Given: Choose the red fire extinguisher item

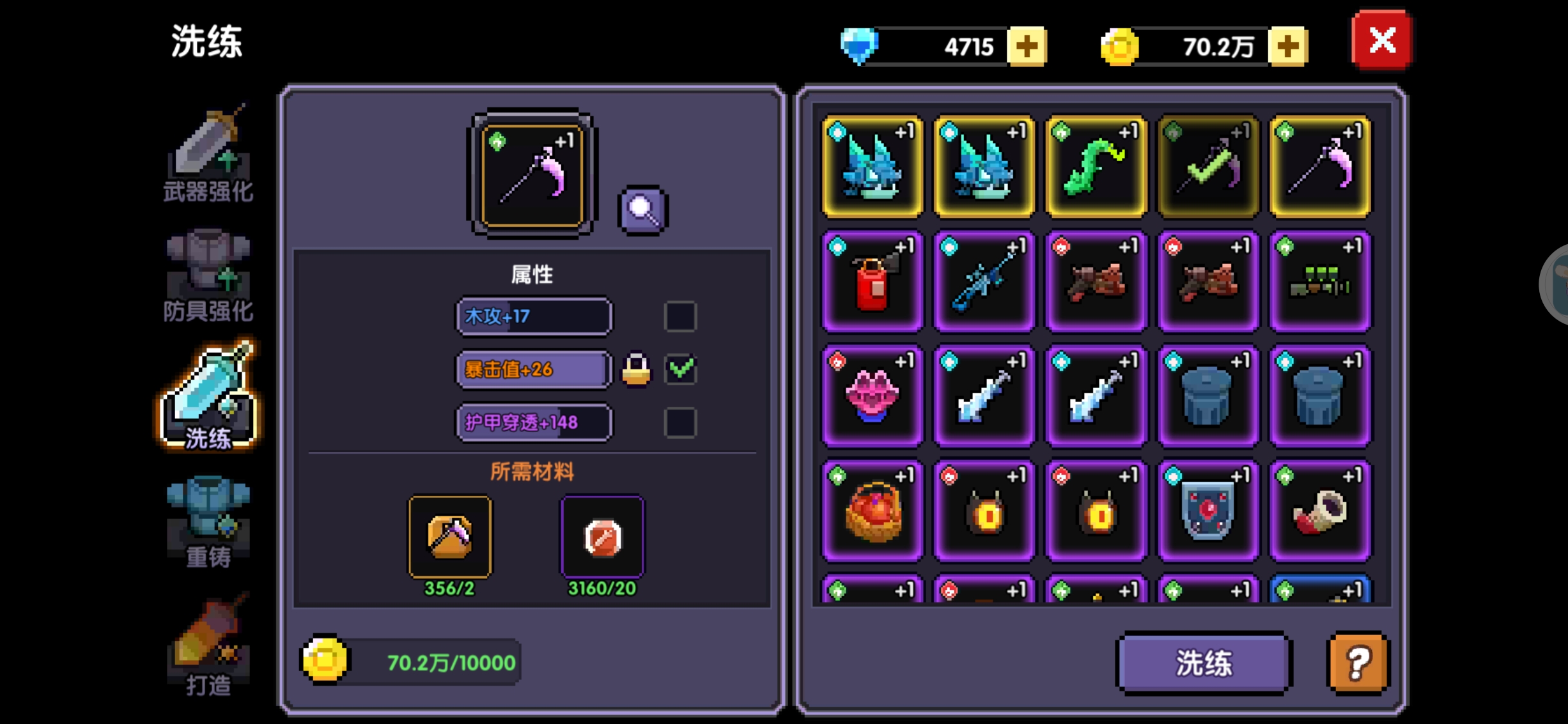Looking at the screenshot, I should (873, 282).
